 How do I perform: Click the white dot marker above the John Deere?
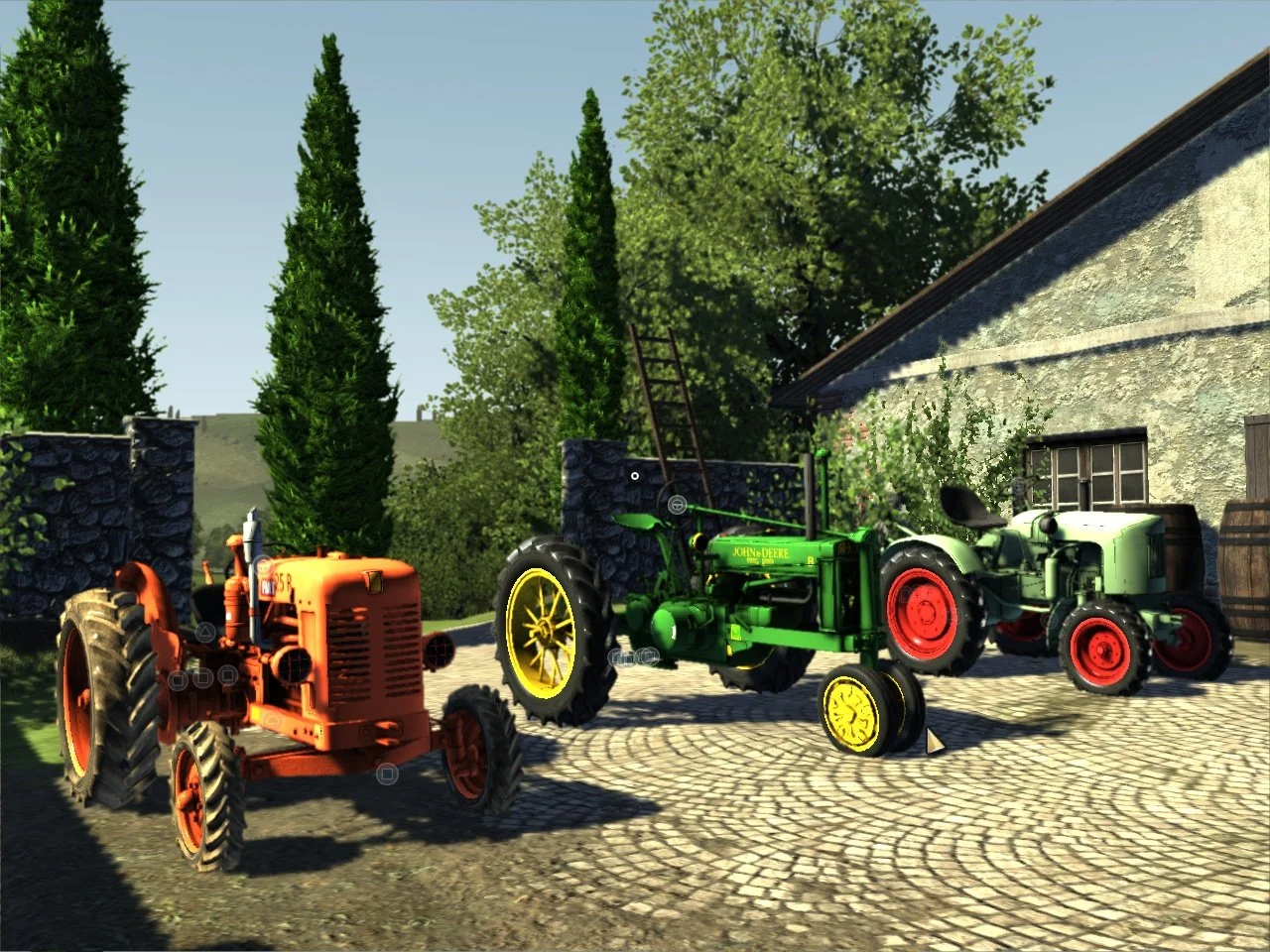tap(636, 476)
